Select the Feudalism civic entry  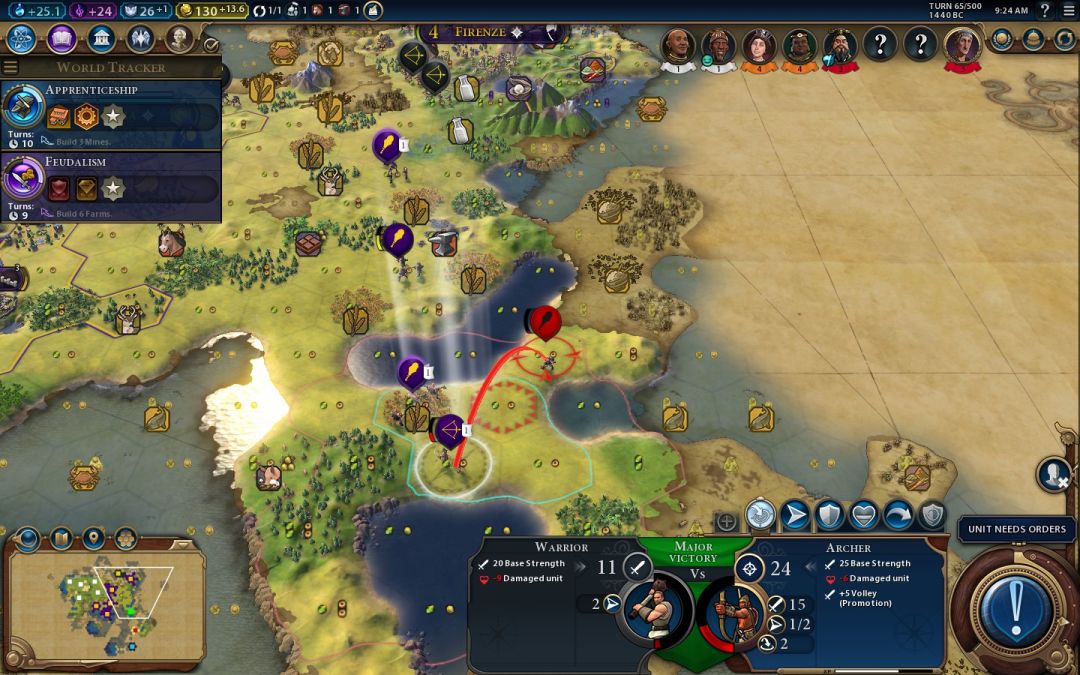110,186
